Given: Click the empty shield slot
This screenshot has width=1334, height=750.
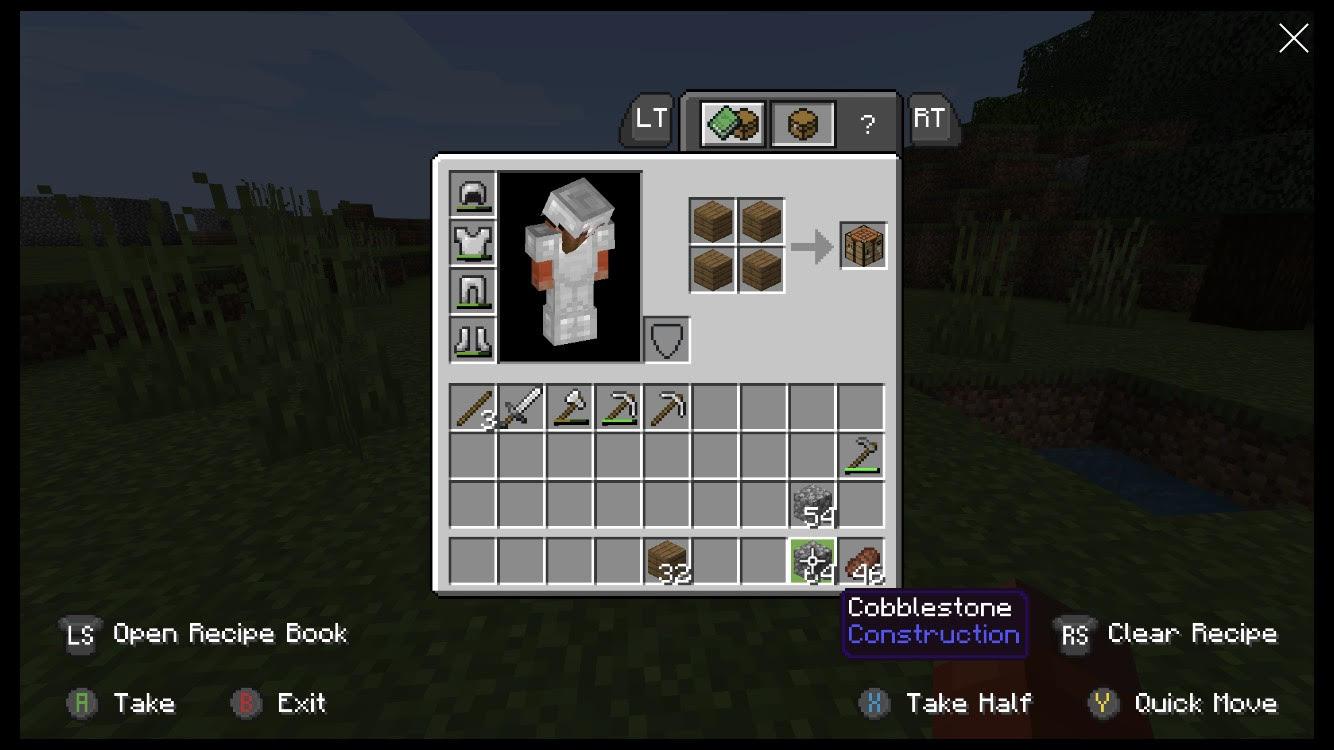Looking at the screenshot, I should click(x=667, y=339).
